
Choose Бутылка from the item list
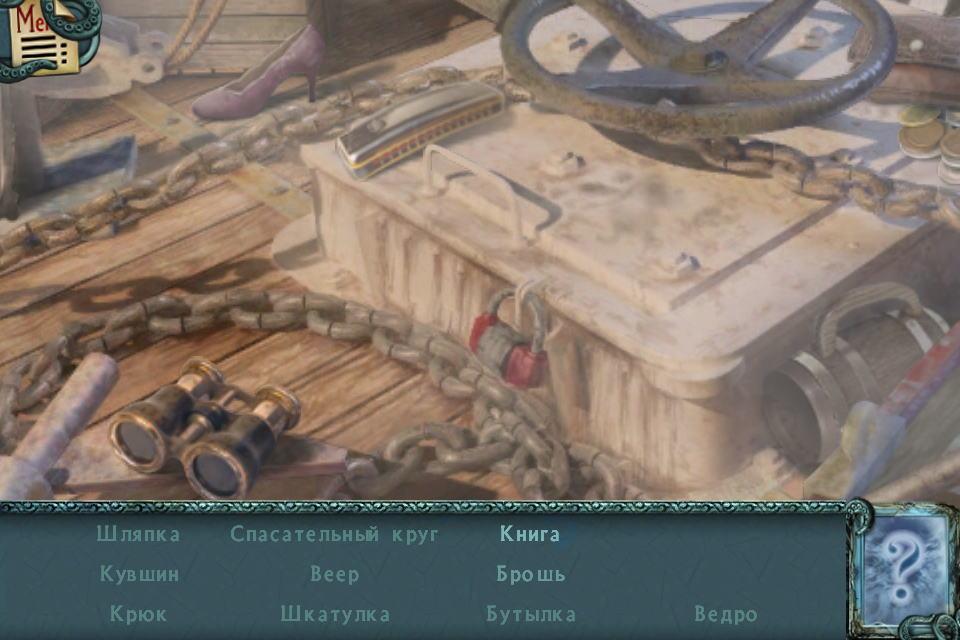pos(531,614)
